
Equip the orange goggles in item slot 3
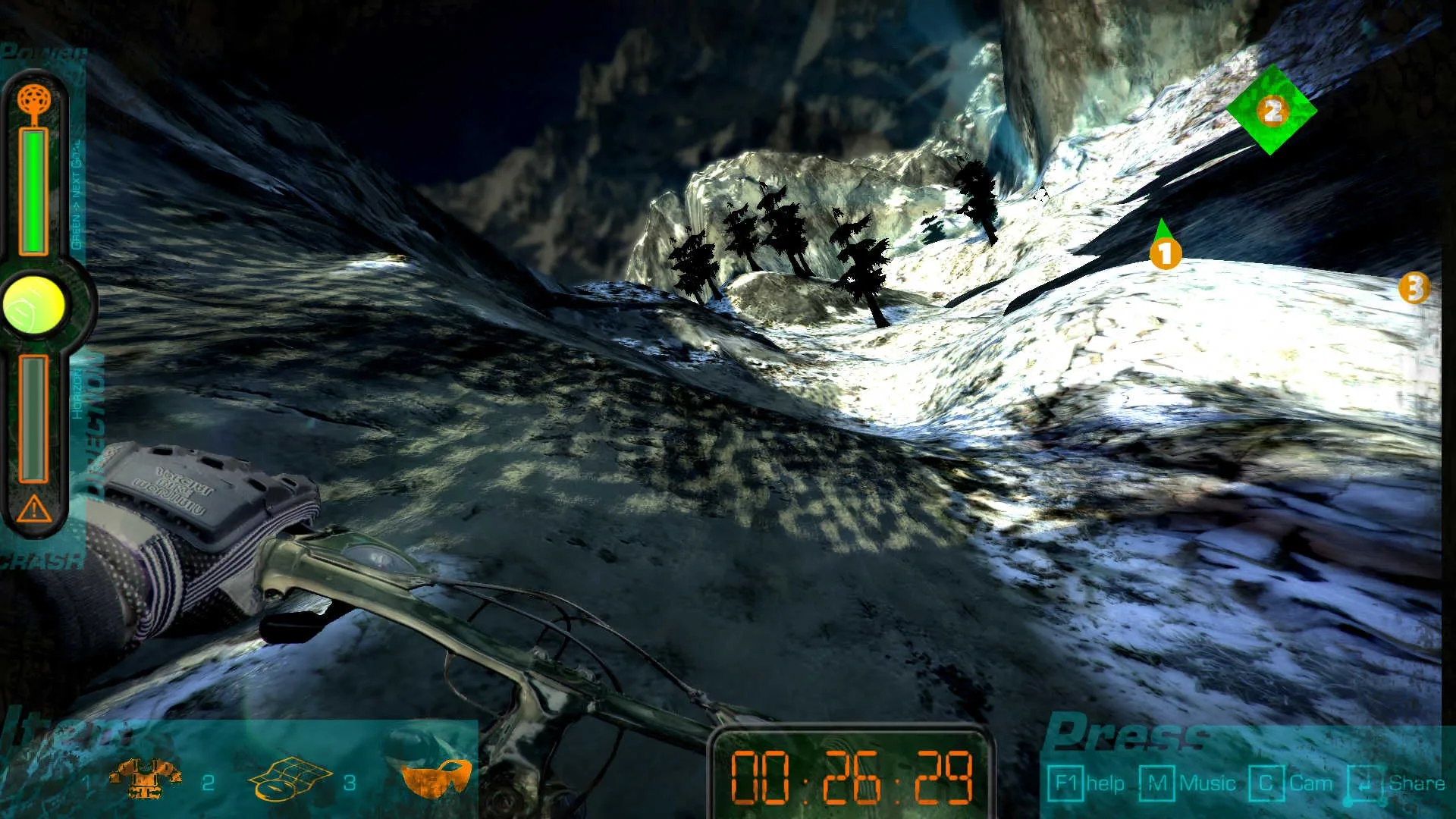pyautogui.click(x=436, y=777)
